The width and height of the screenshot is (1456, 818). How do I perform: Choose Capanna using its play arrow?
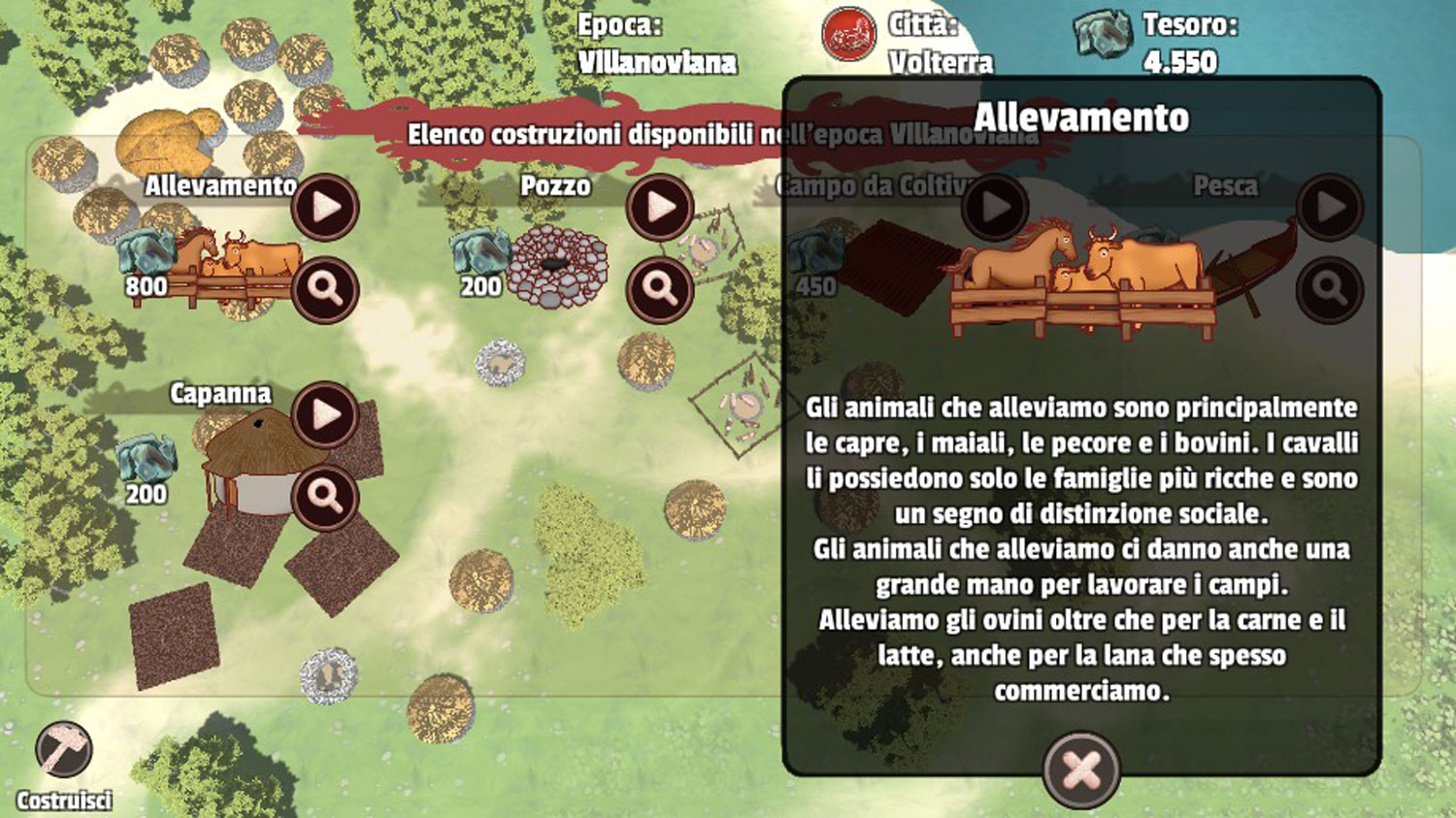325,415
